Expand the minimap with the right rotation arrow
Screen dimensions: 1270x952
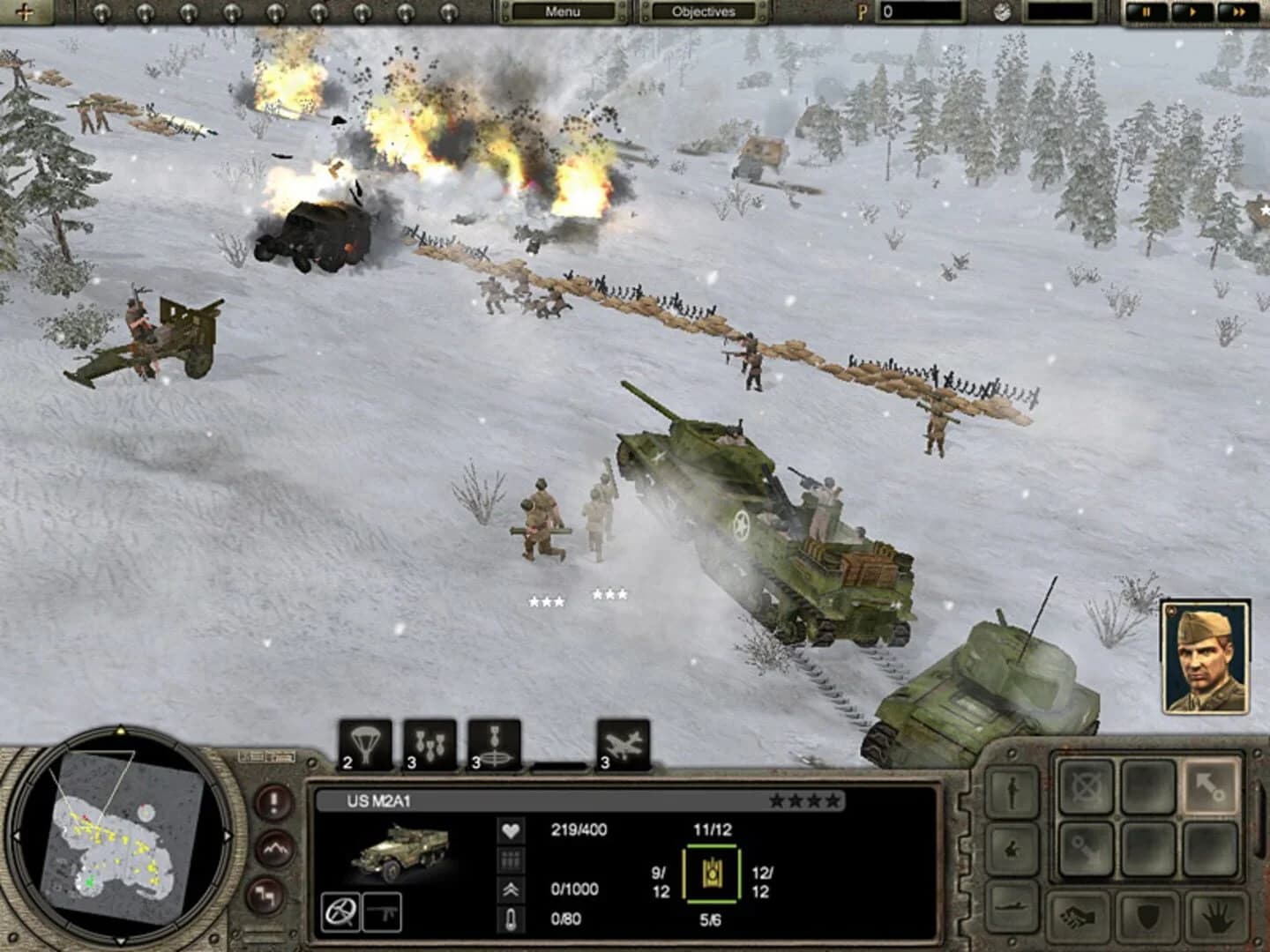point(228,835)
